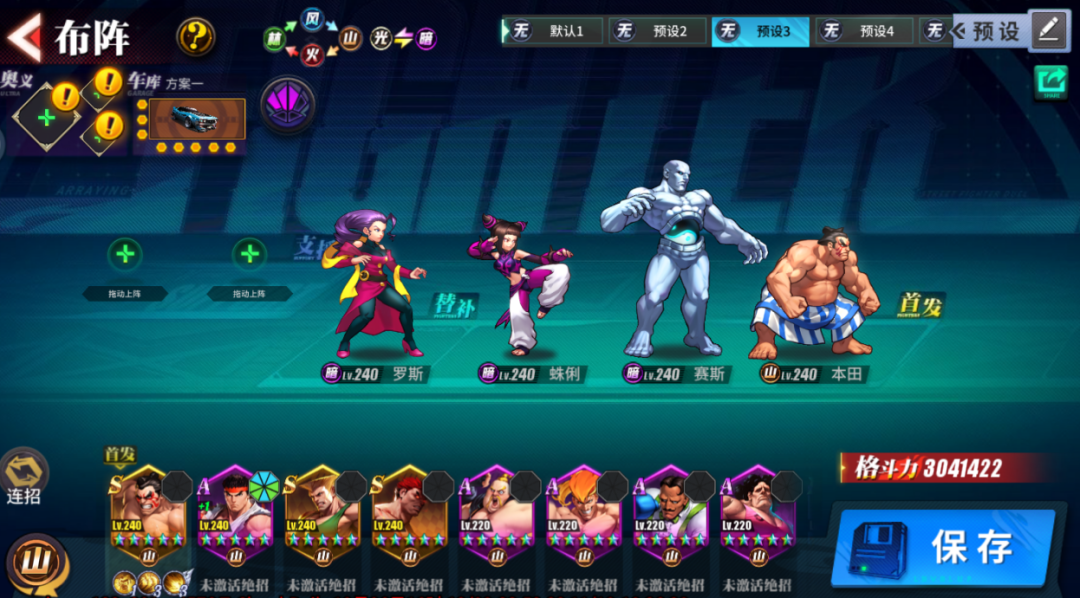Open the garage car slot 方案一
This screenshot has height=598, width=1080.
190,119
